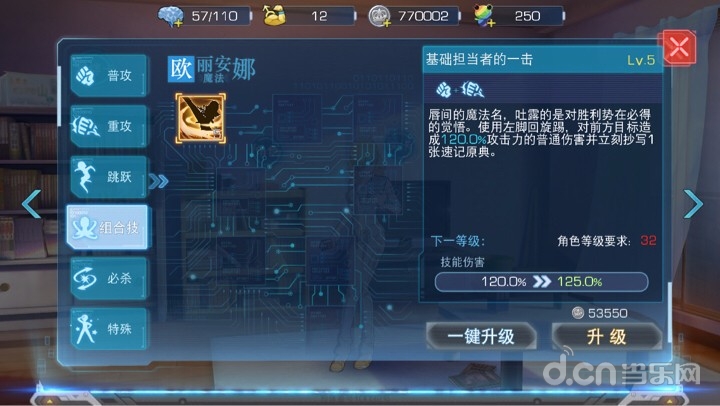720x406 pixels.
Task: Show the 必杀 skill tab
Action: [108, 279]
